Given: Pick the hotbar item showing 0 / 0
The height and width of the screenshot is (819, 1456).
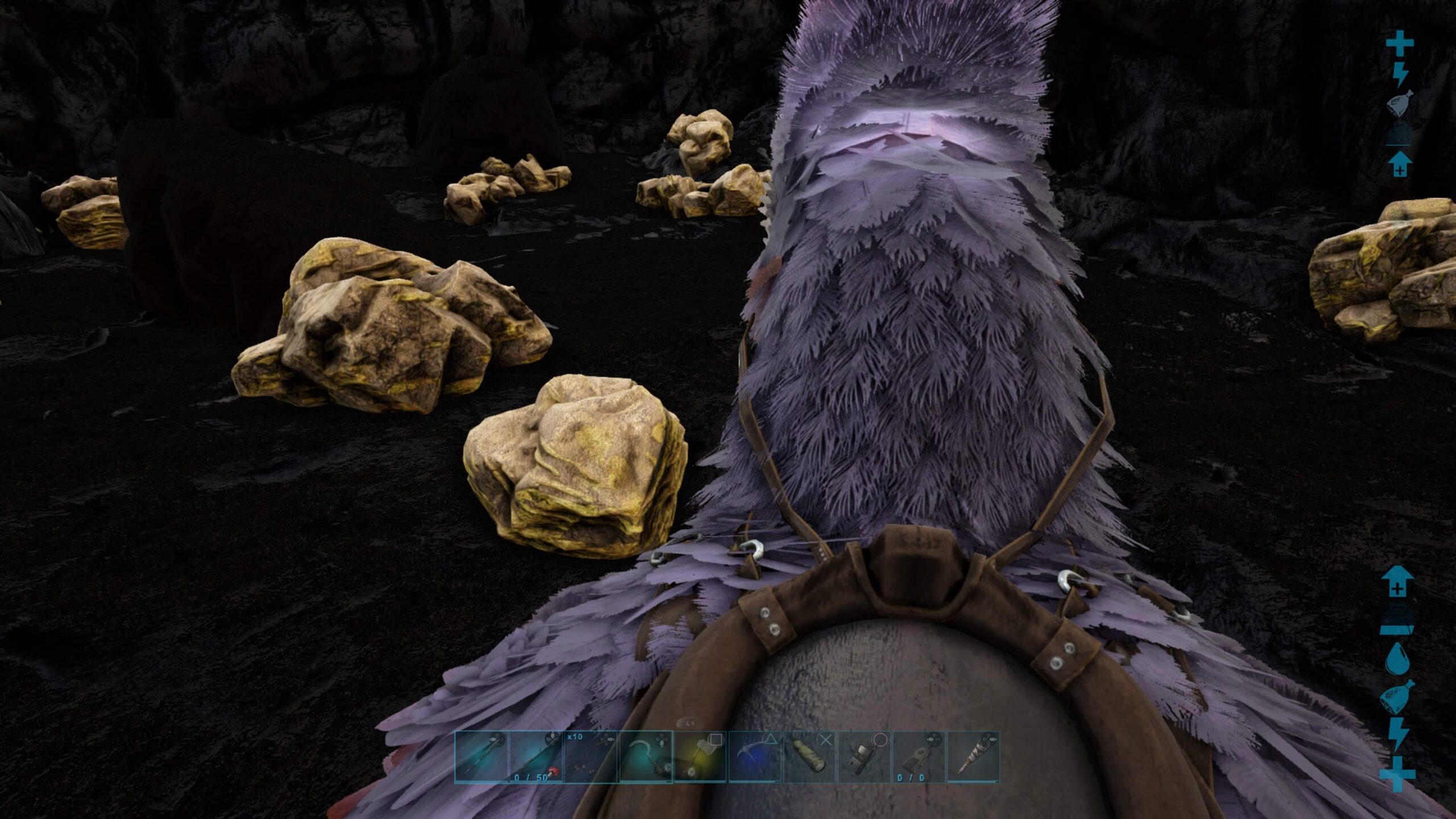Looking at the screenshot, I should pos(918,757).
